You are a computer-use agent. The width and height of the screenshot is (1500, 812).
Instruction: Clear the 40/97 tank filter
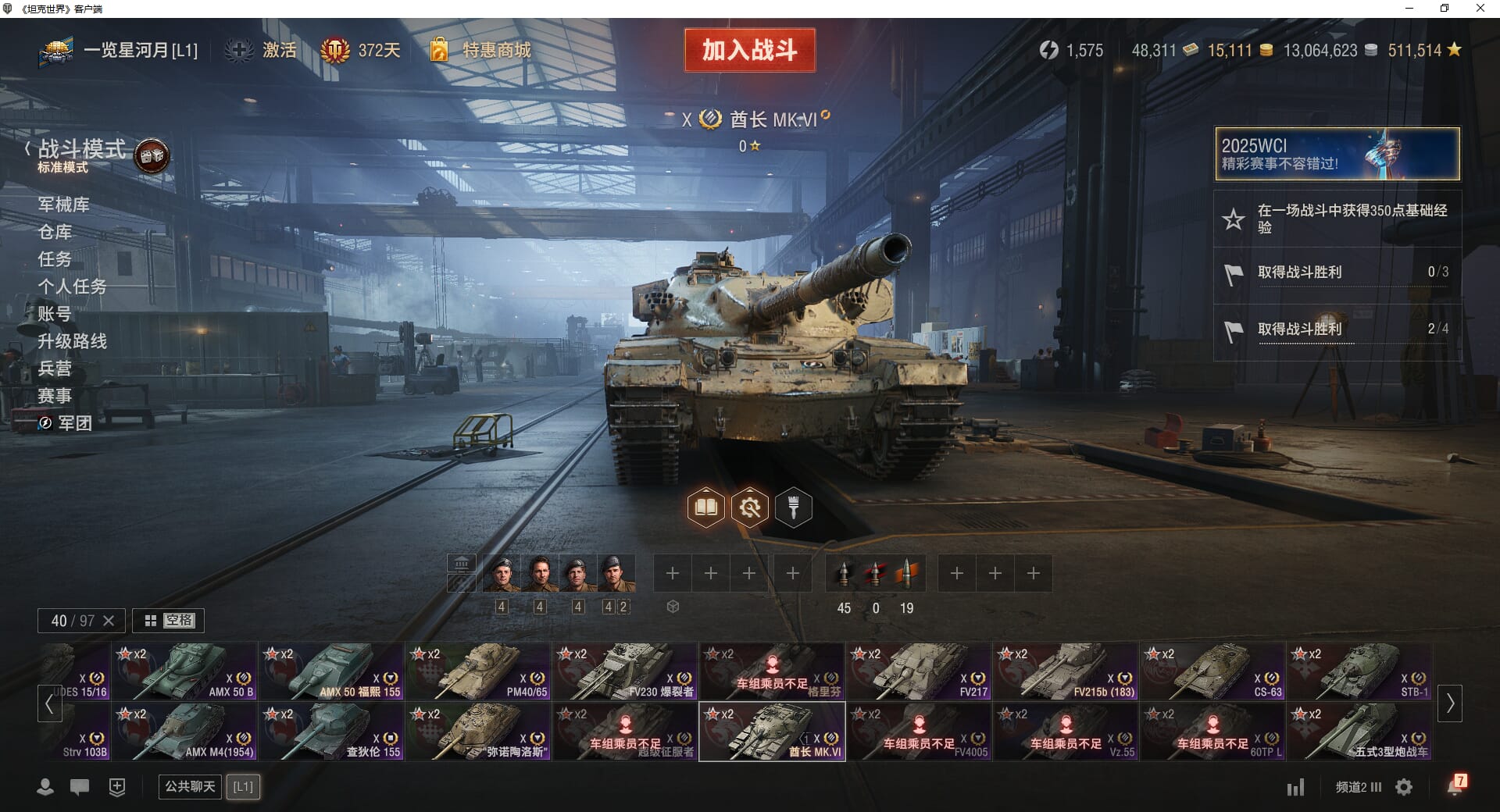109,621
